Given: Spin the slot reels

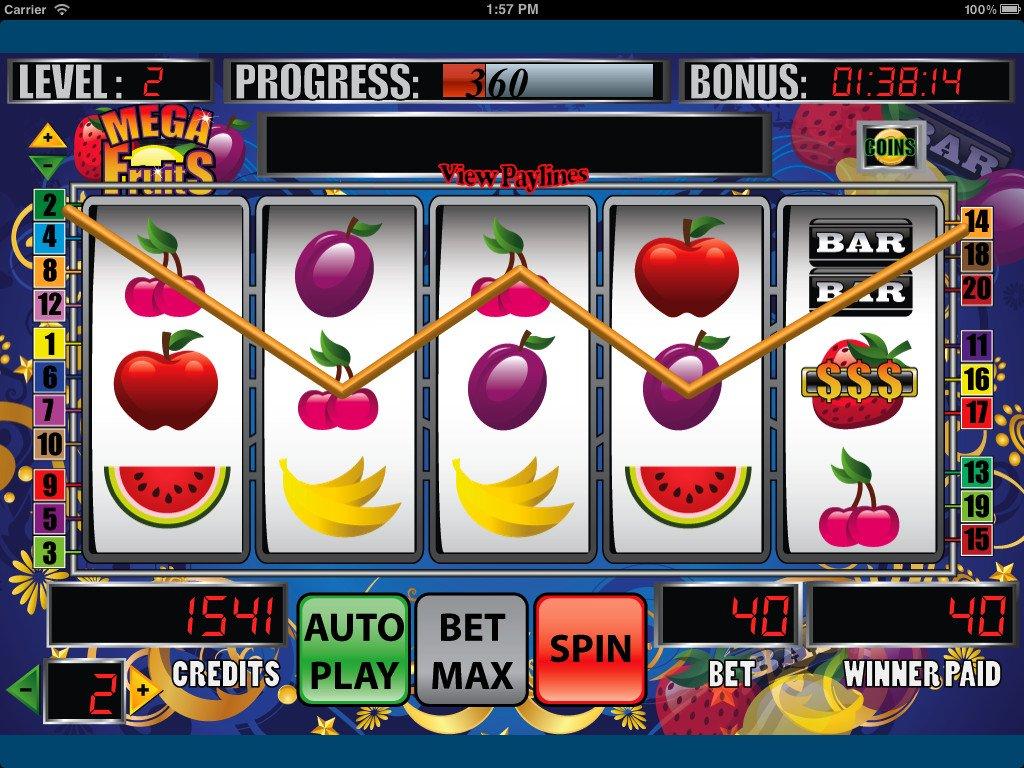Looking at the screenshot, I should pyautogui.click(x=590, y=648).
